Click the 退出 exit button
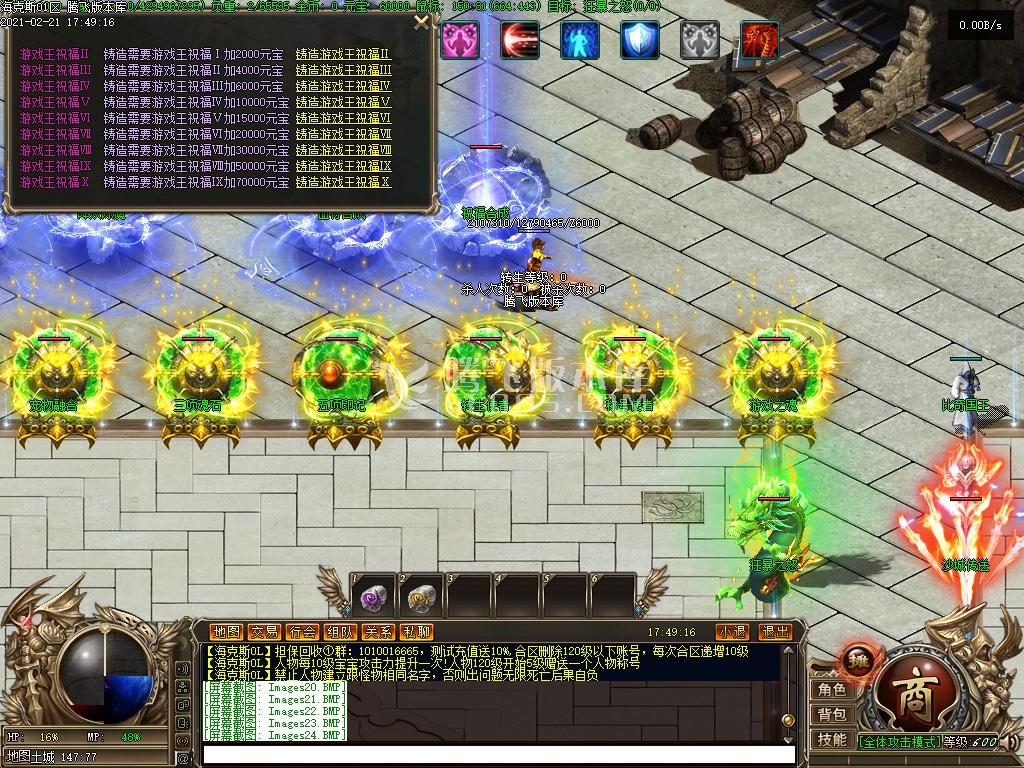 click(775, 632)
